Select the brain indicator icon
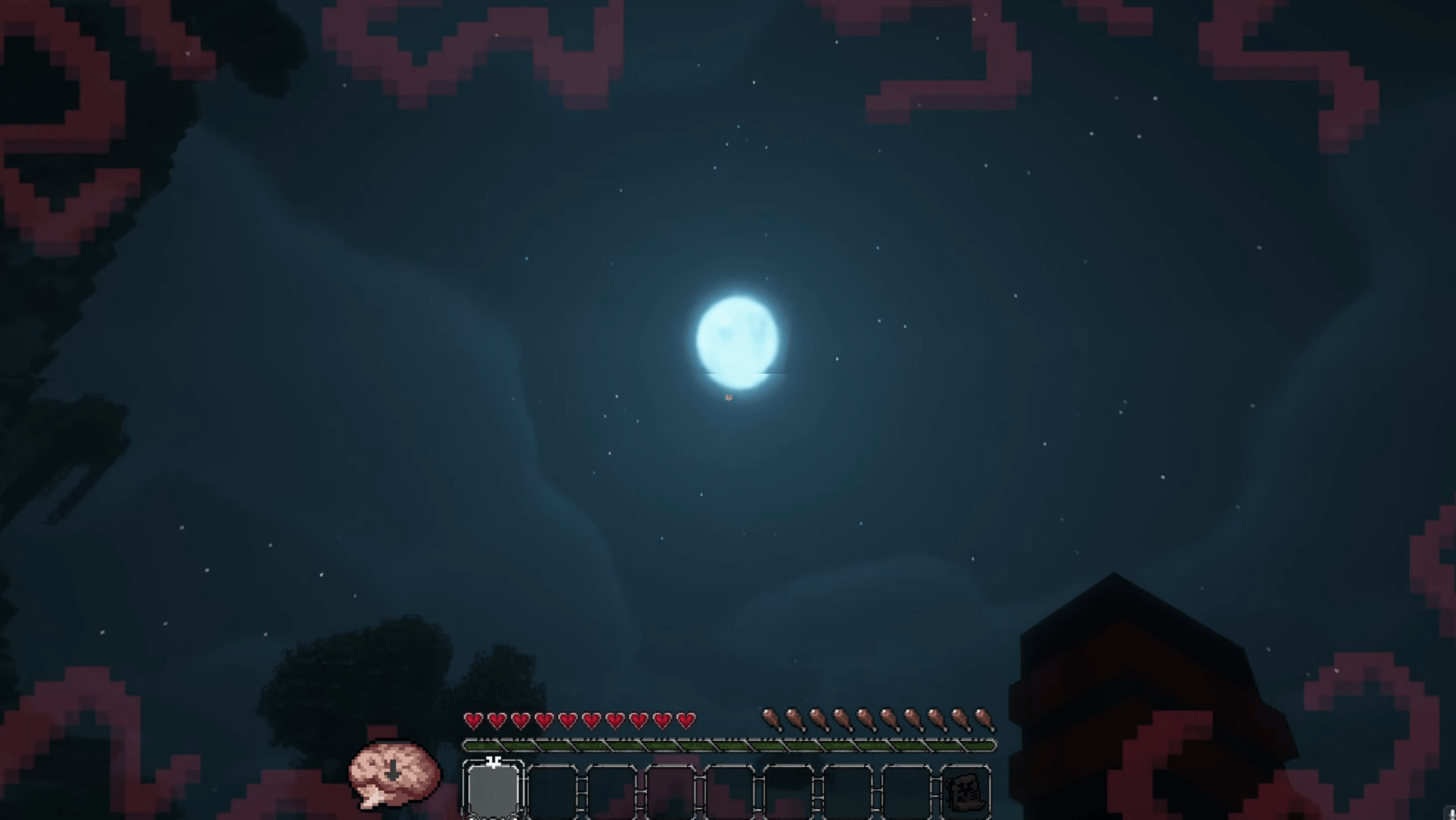 point(394,771)
